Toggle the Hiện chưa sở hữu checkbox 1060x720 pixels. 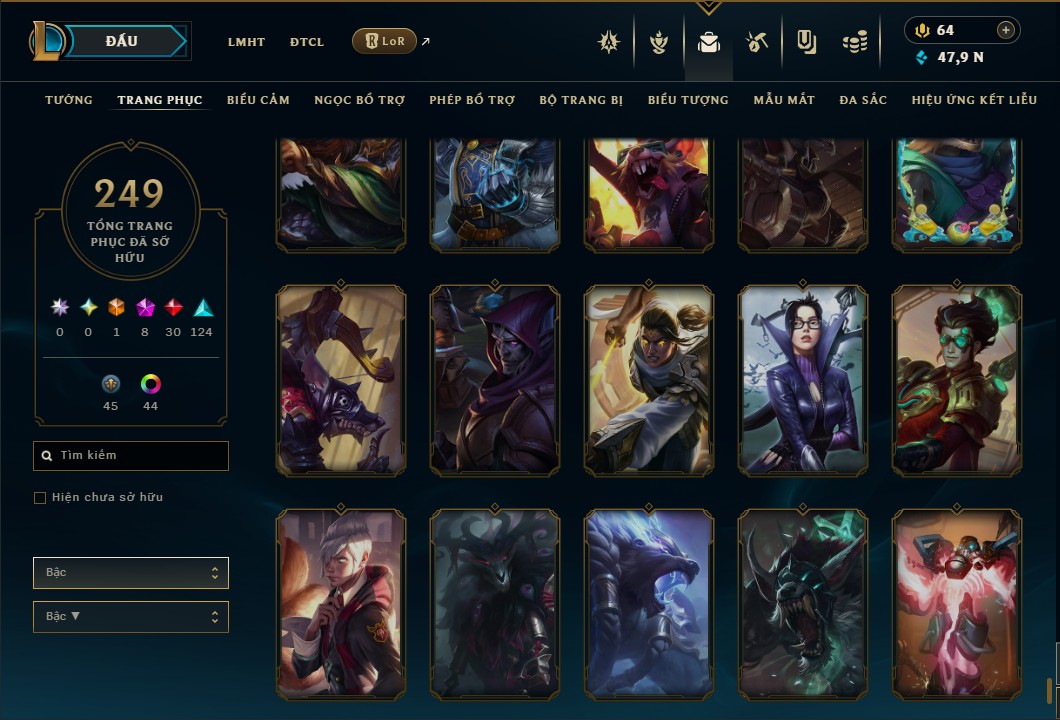click(40, 498)
